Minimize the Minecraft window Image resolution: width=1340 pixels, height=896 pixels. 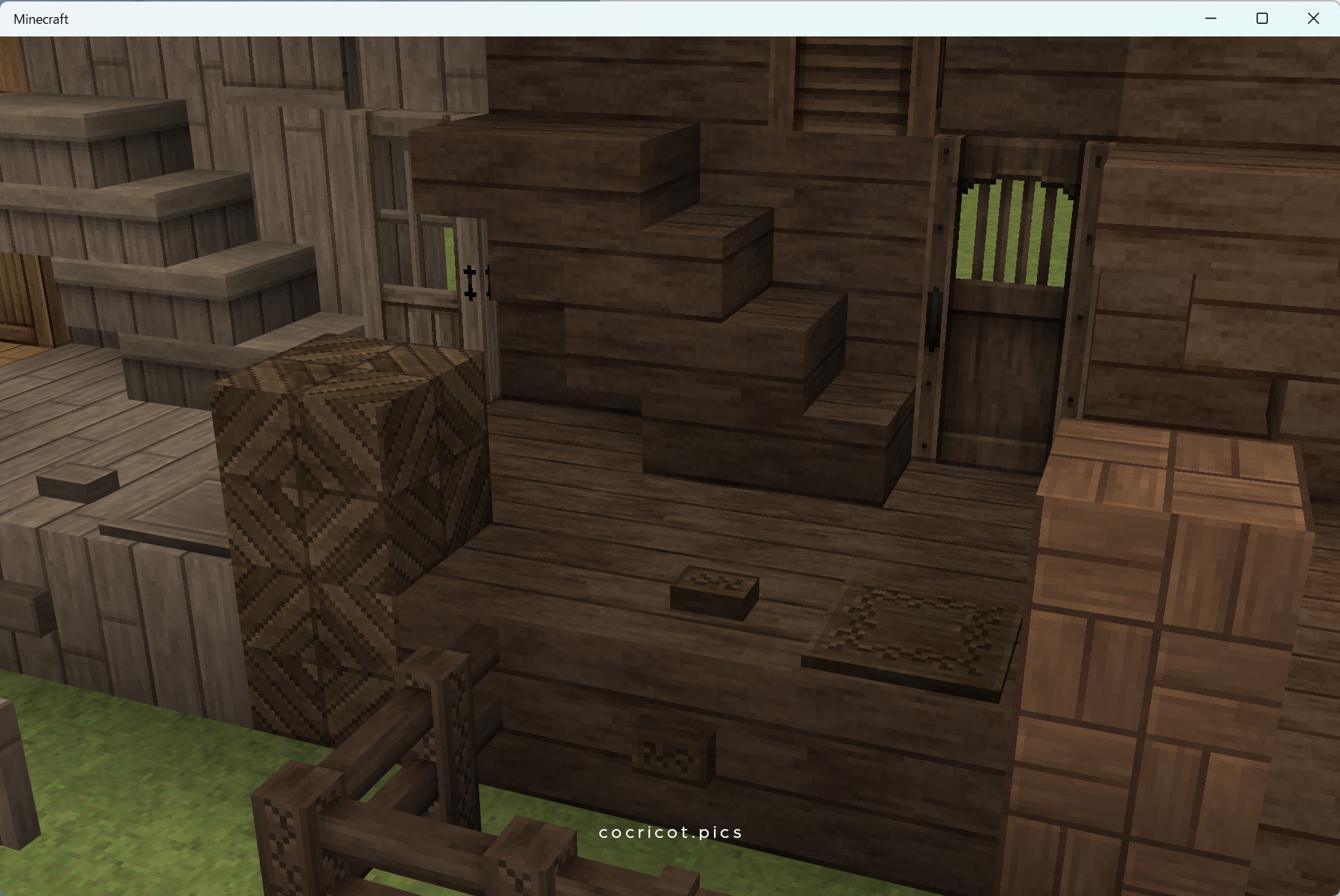coord(1211,18)
